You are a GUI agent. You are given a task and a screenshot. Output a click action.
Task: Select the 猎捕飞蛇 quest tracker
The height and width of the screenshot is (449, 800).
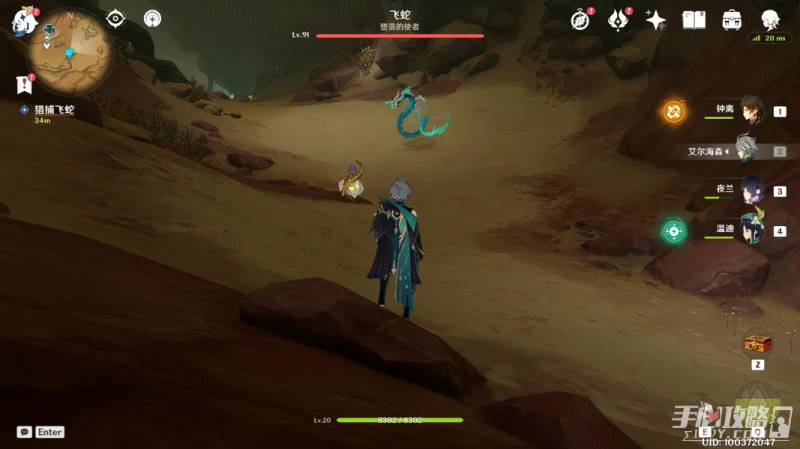pos(53,110)
